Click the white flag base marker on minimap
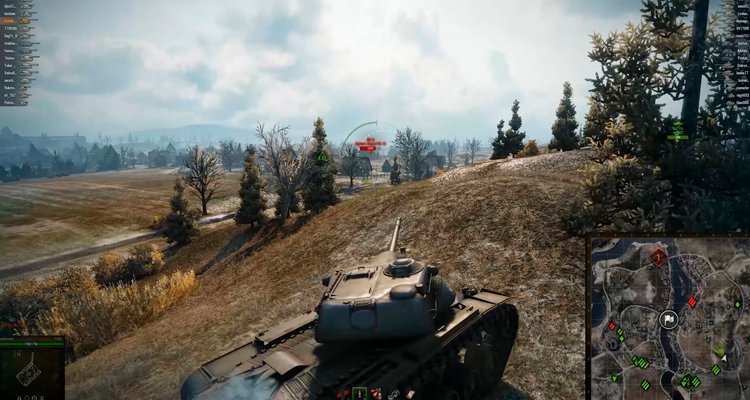750x400 pixels. click(x=669, y=320)
